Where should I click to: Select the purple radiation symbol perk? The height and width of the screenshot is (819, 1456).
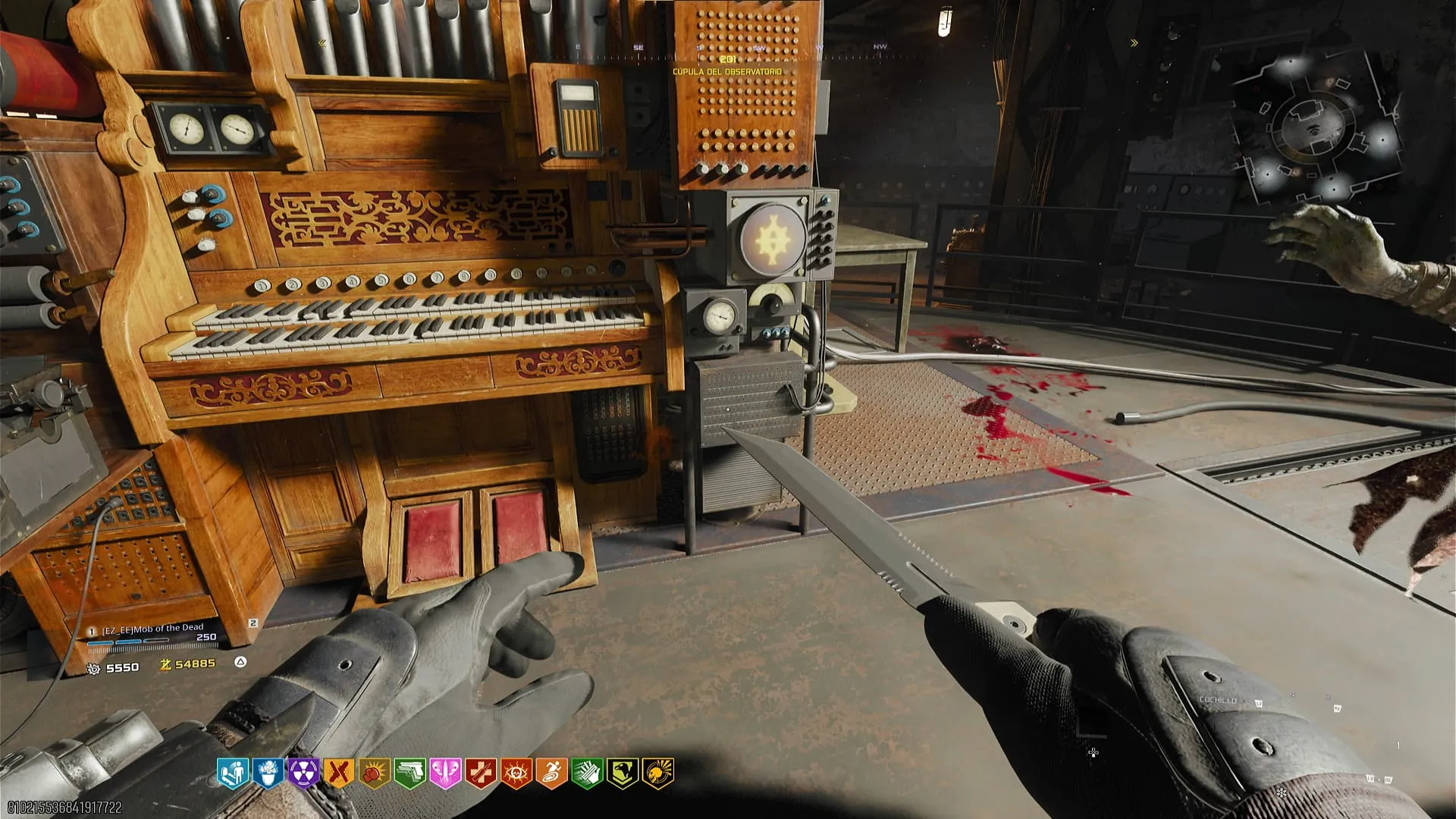click(303, 773)
